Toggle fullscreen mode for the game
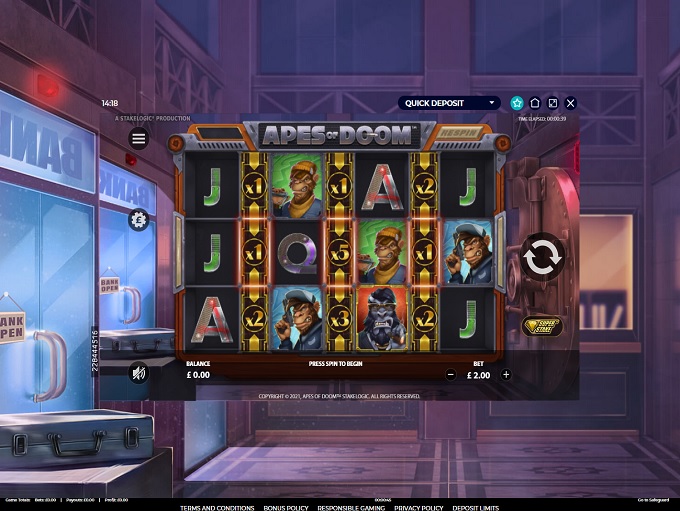This screenshot has height=511, width=680. coord(553,103)
